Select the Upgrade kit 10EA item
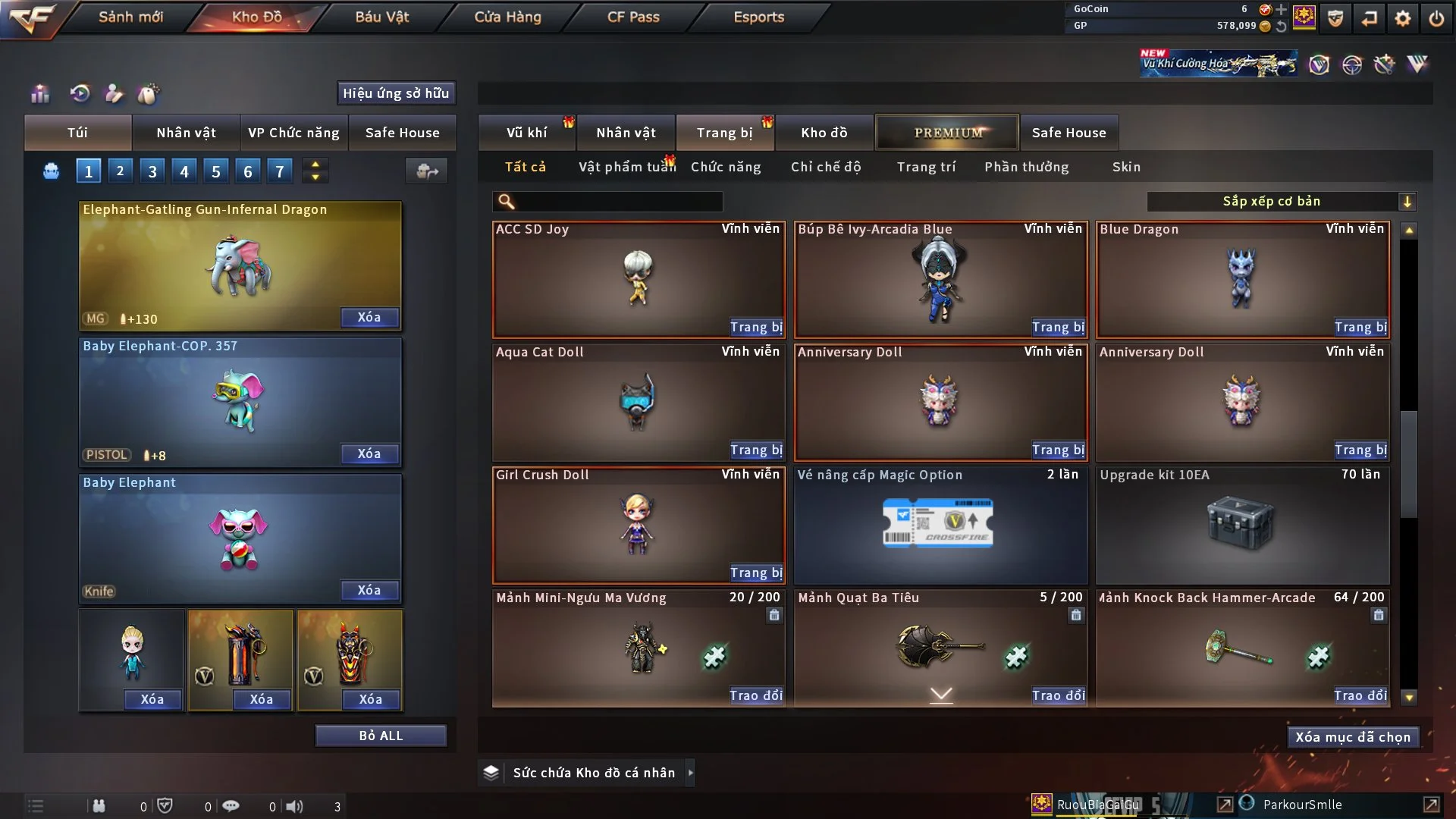The width and height of the screenshot is (1456, 819). pos(1242,525)
